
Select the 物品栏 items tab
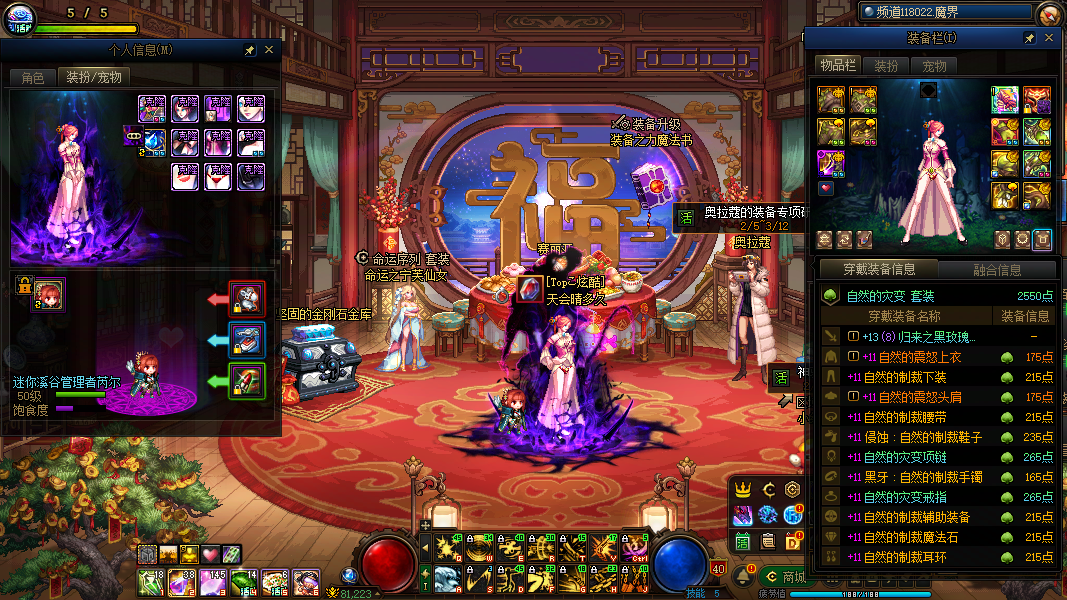coord(838,66)
